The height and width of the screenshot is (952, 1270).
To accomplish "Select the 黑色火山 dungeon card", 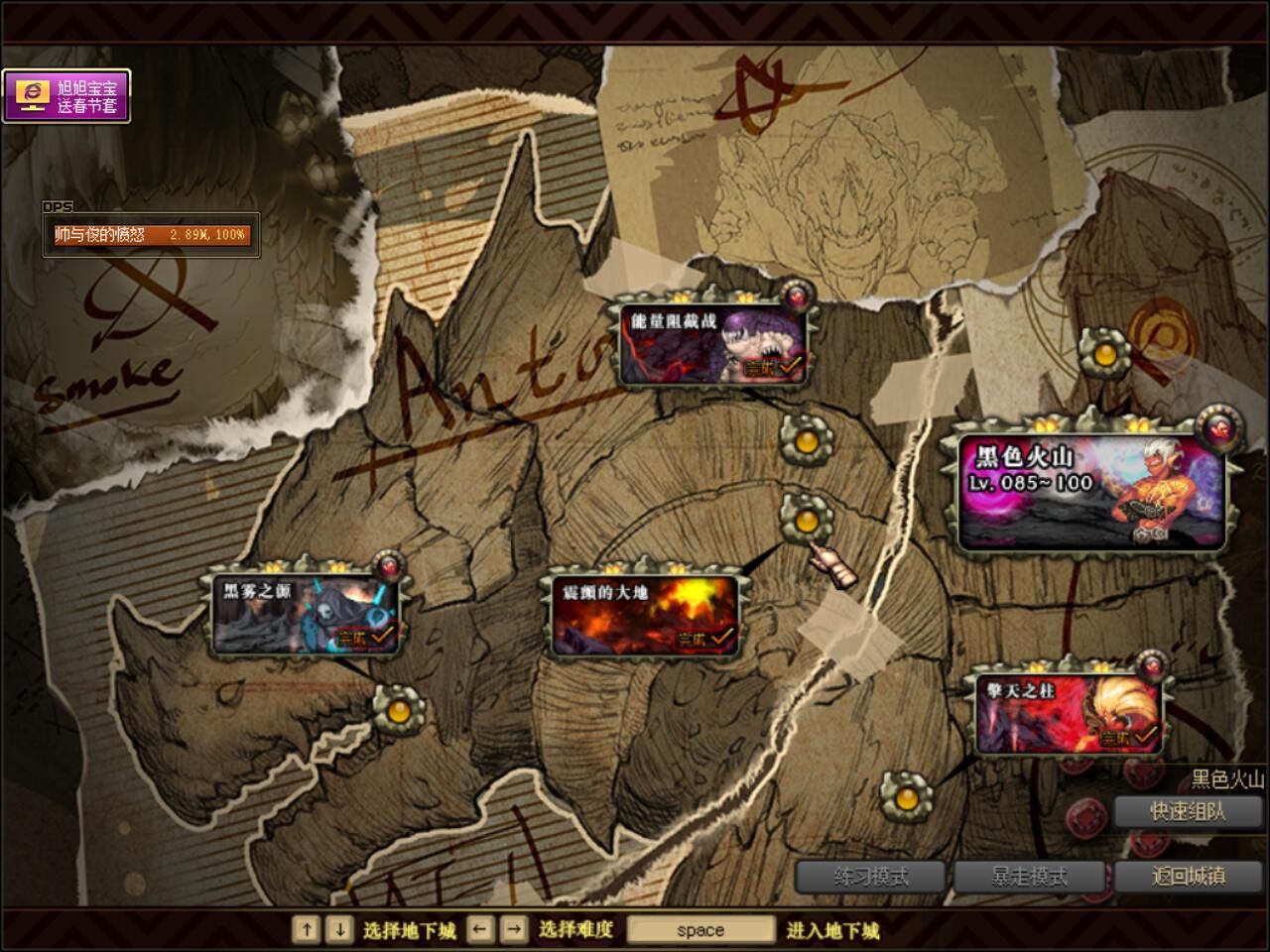I will [x=1091, y=491].
